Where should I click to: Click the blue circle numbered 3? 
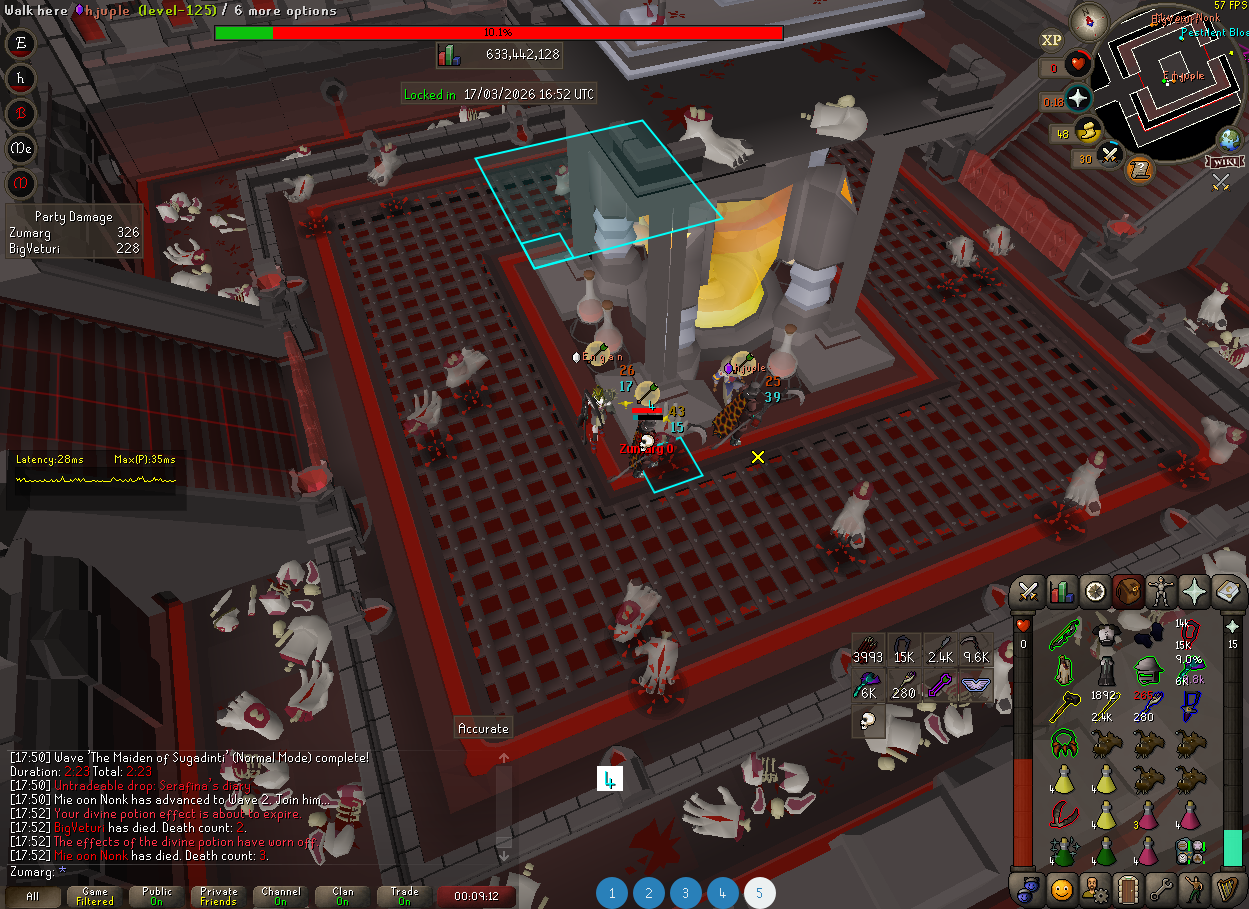pyautogui.click(x=685, y=893)
